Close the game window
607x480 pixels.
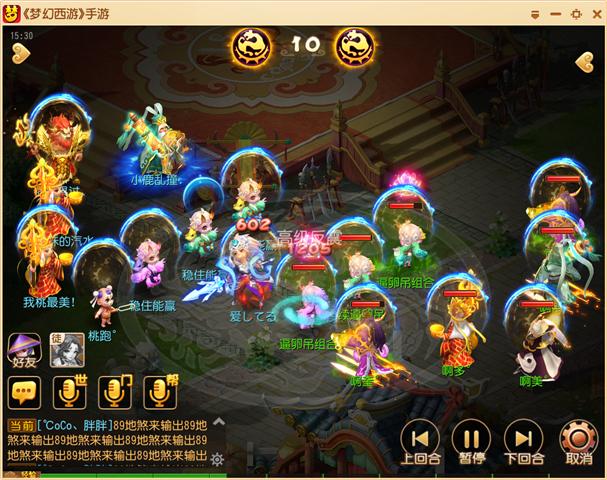point(594,12)
